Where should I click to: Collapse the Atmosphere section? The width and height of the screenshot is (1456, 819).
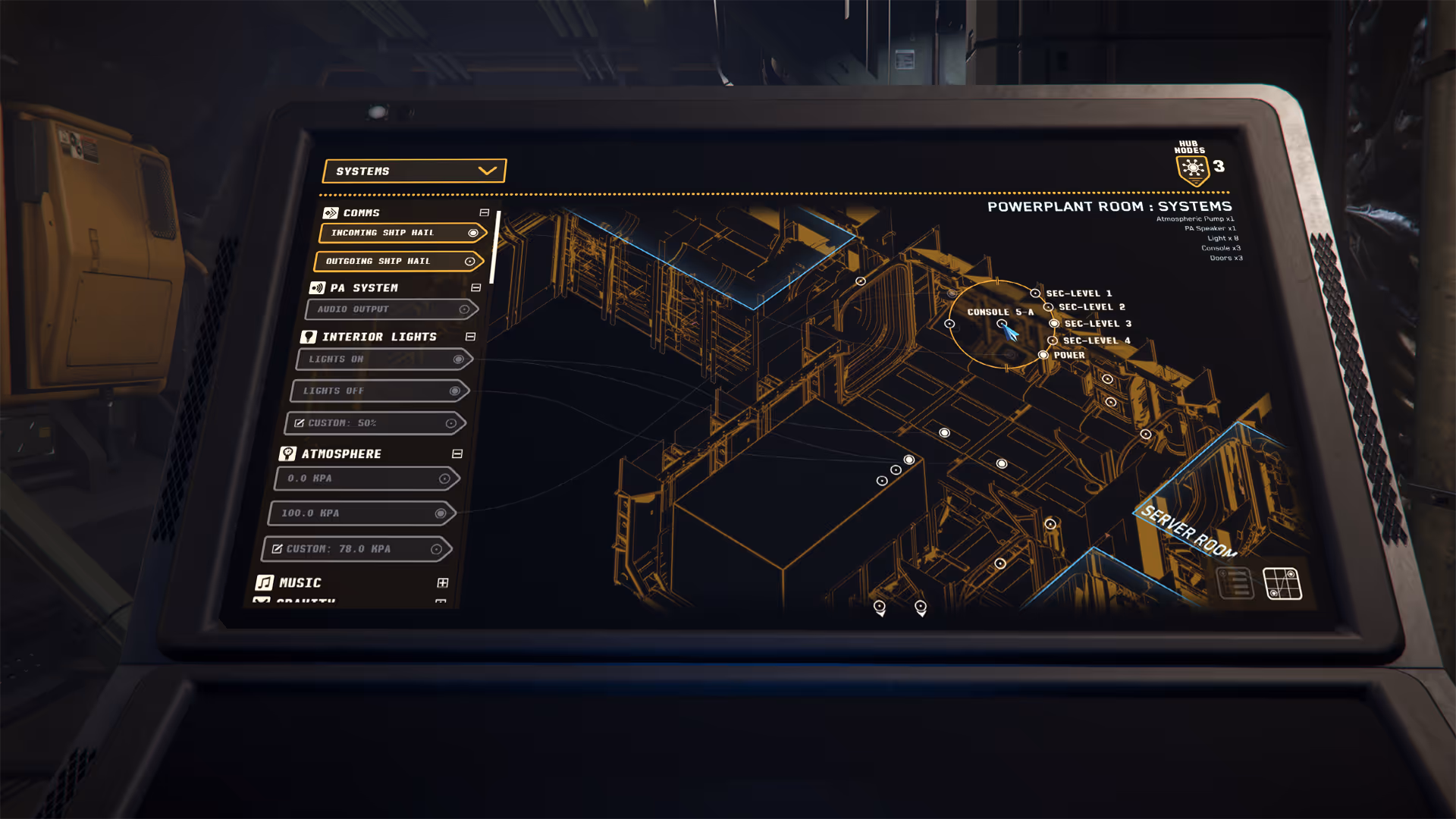pyautogui.click(x=457, y=454)
